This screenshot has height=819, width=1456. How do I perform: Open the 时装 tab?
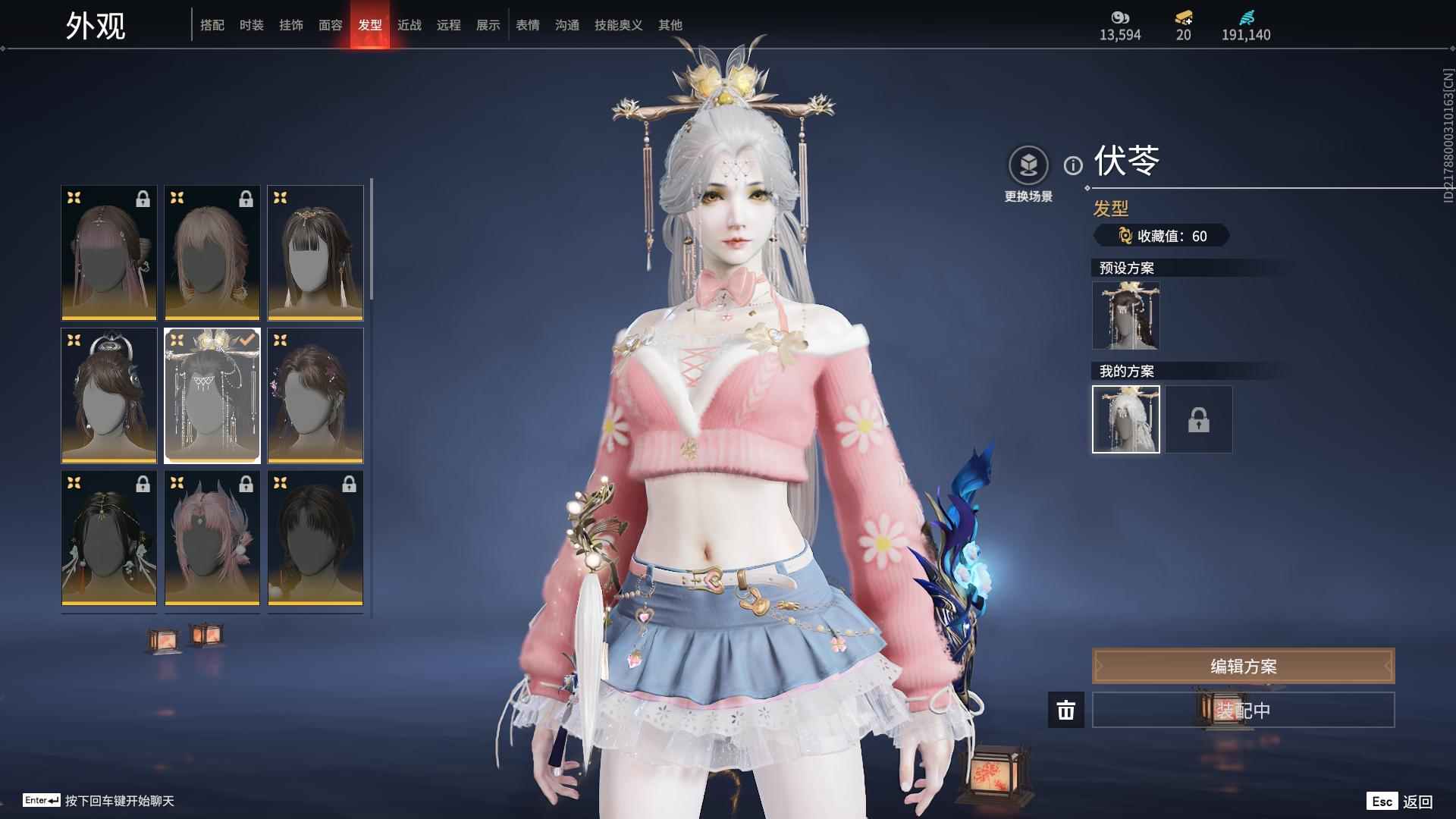[x=252, y=25]
